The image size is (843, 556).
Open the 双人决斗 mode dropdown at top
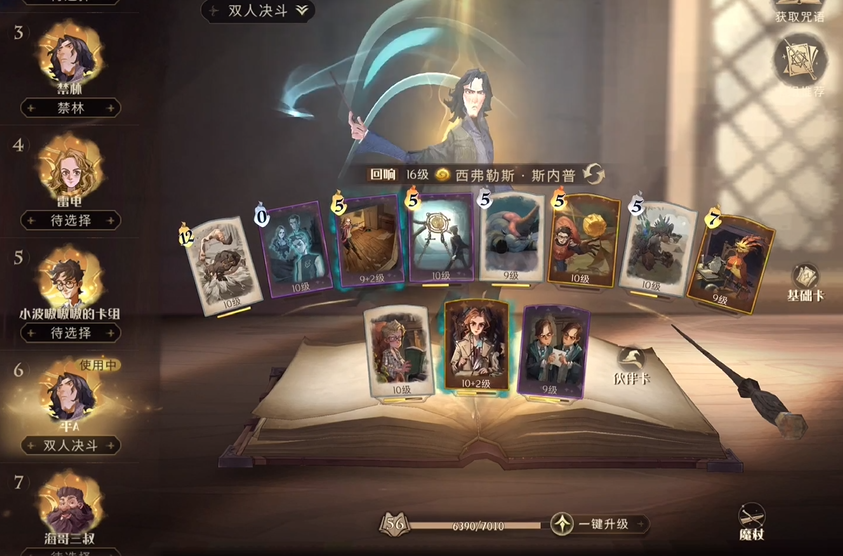258,10
